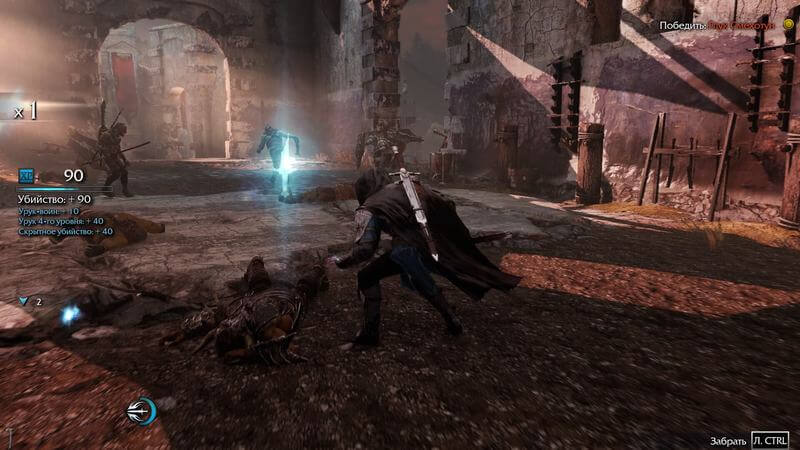Click the "Победить" mission objective tracker
This screenshot has width=800, height=450.
point(718,24)
